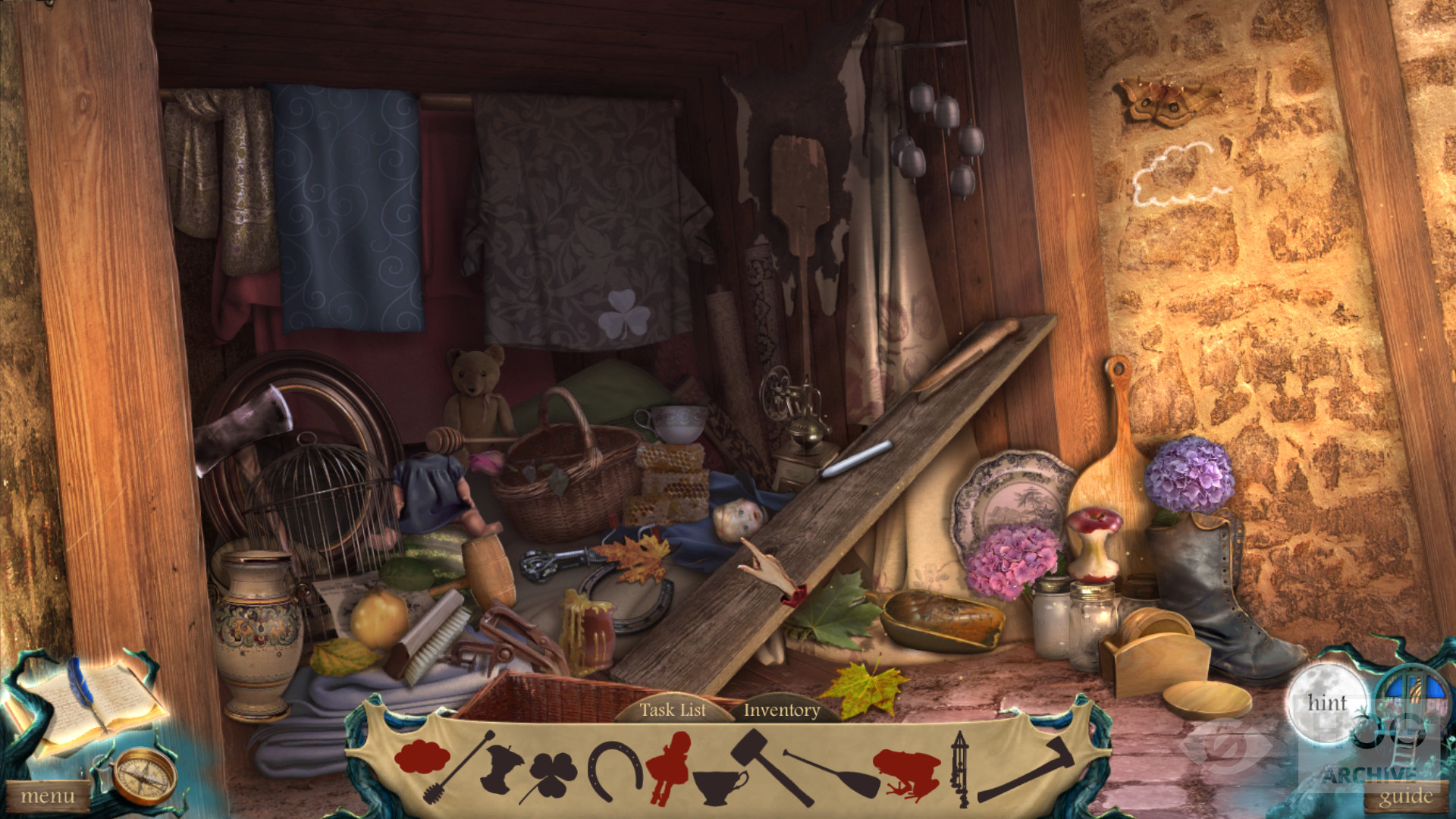Switch to the Task List tab

tap(672, 710)
